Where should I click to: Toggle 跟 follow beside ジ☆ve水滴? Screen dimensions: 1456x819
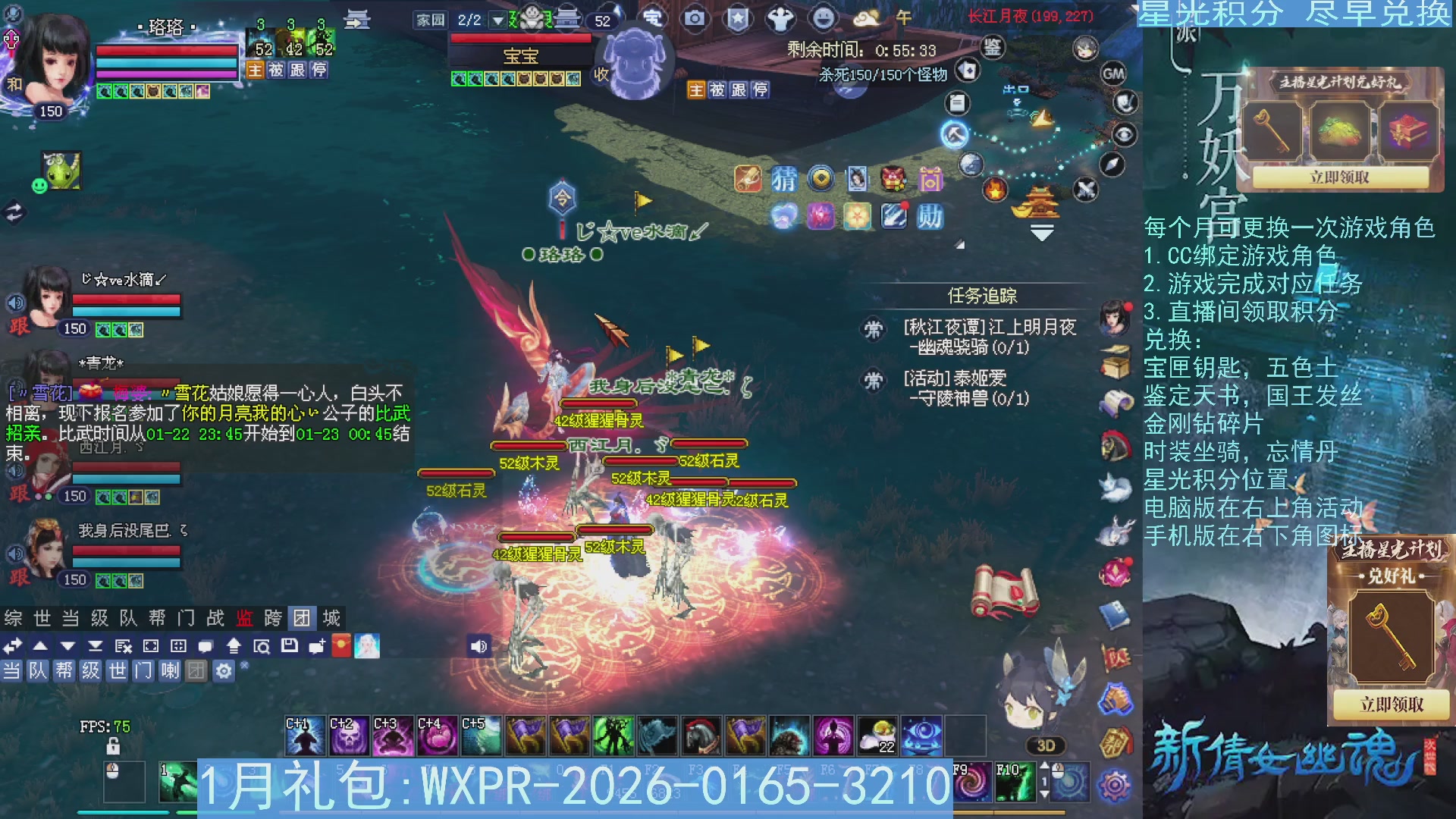tap(18, 329)
